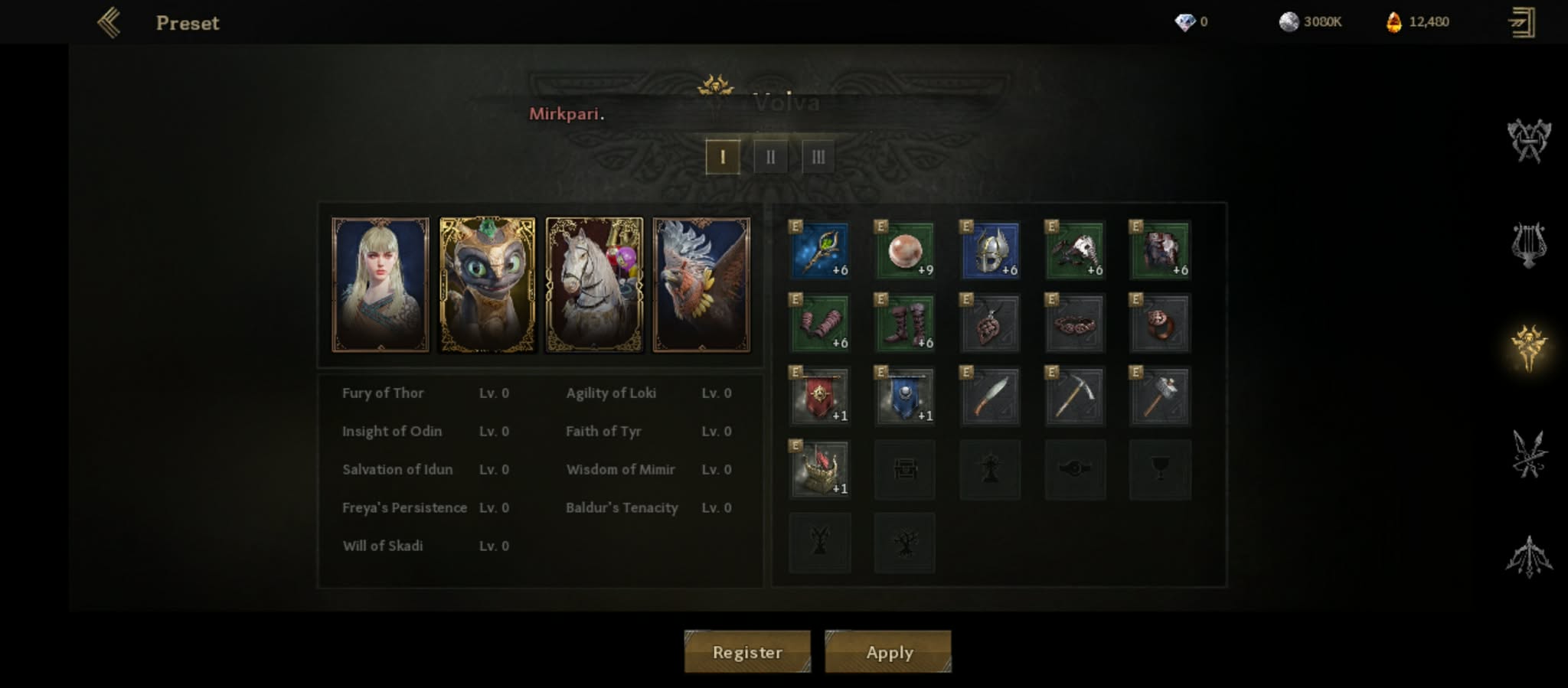This screenshot has width=1568, height=688.
Task: Select the hammer tool slot
Action: click(1160, 396)
